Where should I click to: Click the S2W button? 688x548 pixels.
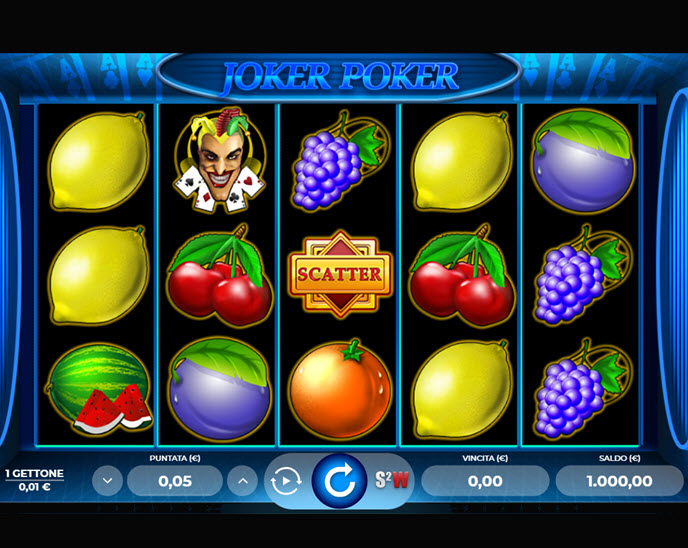[x=392, y=480]
